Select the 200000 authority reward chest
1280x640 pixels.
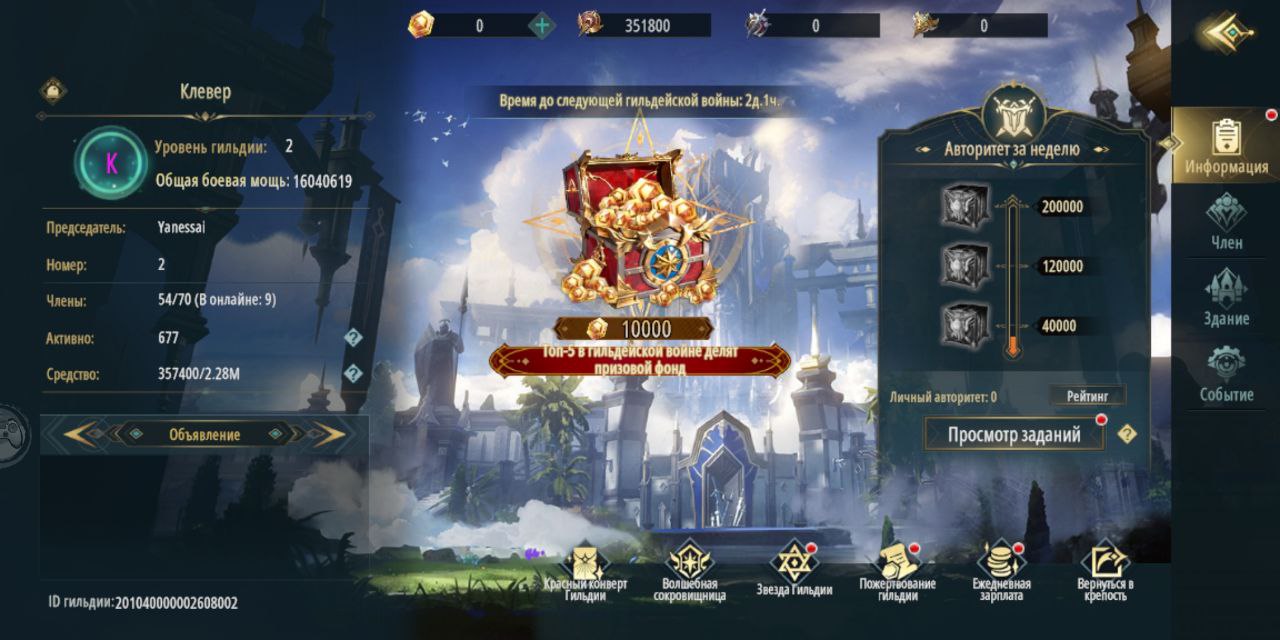pos(965,207)
